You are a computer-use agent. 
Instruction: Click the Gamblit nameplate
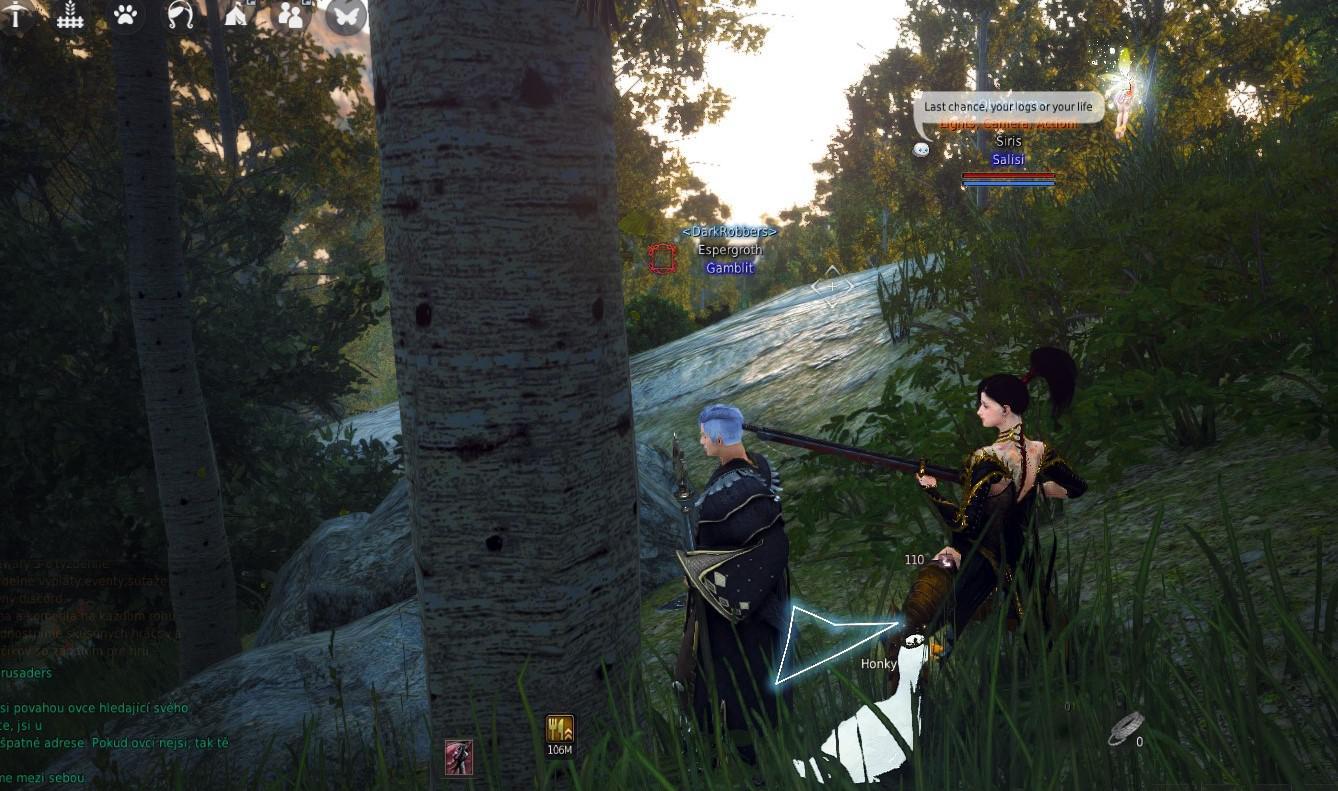click(729, 268)
